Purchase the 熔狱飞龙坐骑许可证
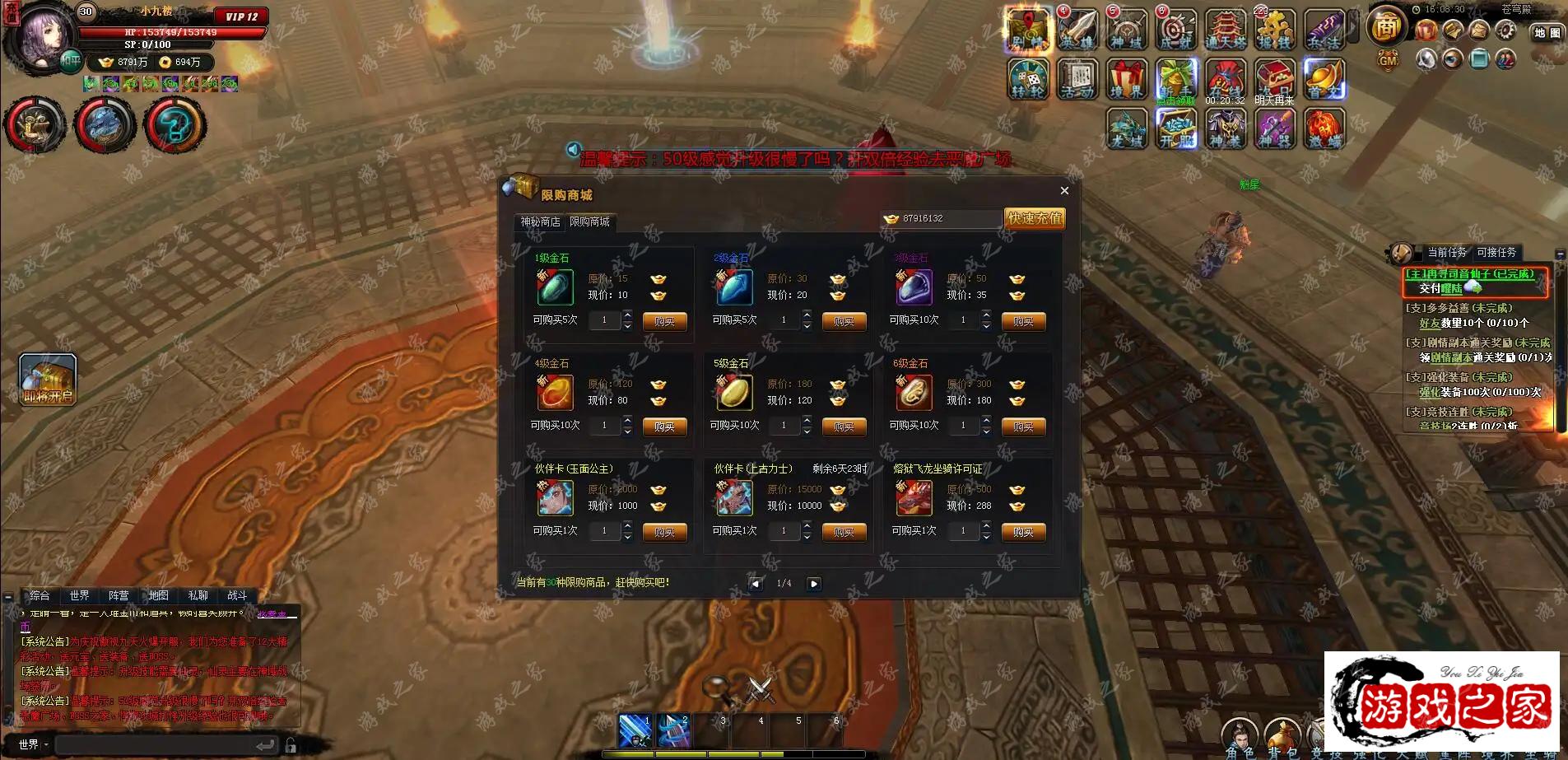This screenshot has height=760, width=1568. 1023,533
